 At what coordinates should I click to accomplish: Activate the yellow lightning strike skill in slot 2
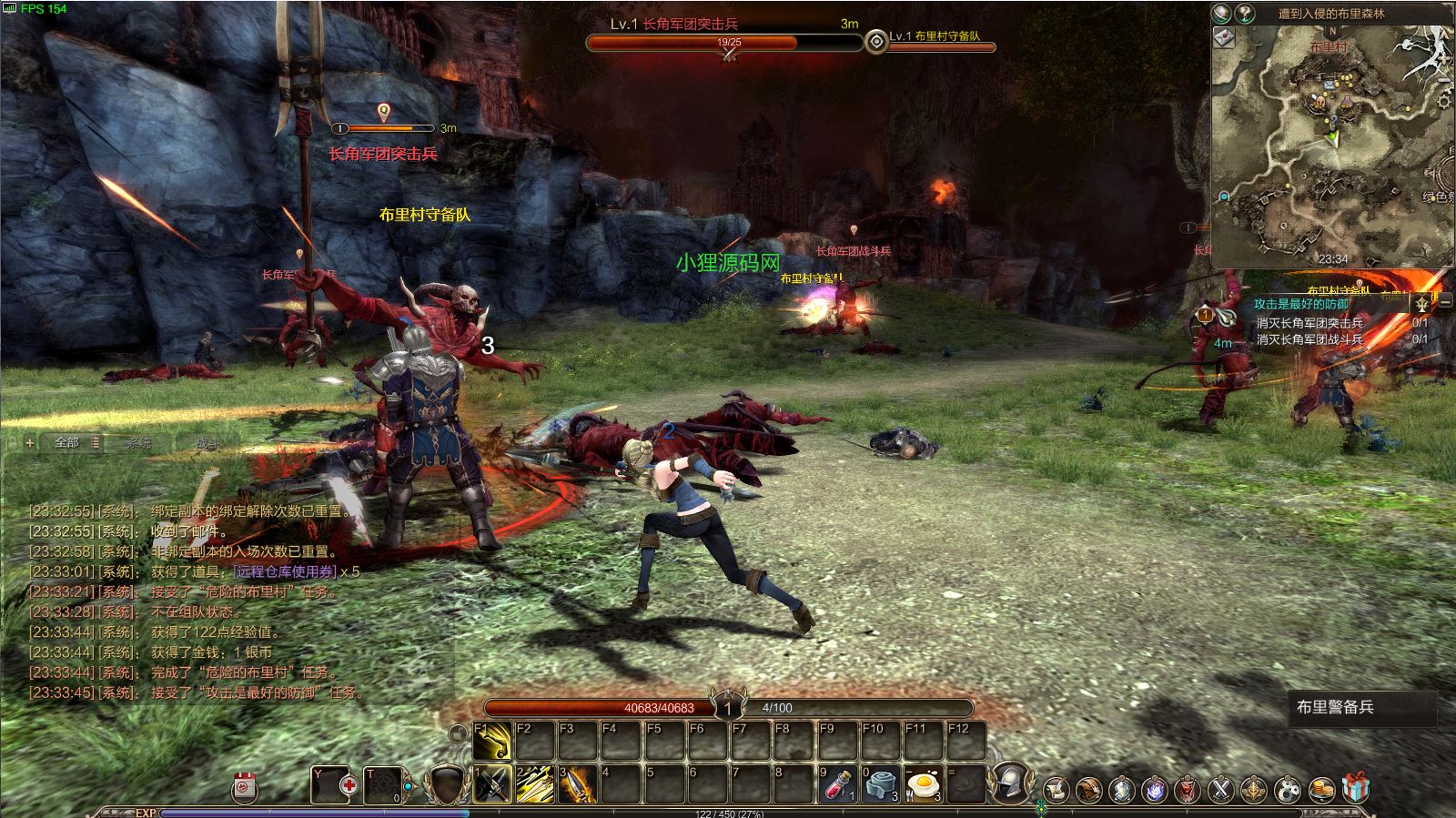[535, 784]
